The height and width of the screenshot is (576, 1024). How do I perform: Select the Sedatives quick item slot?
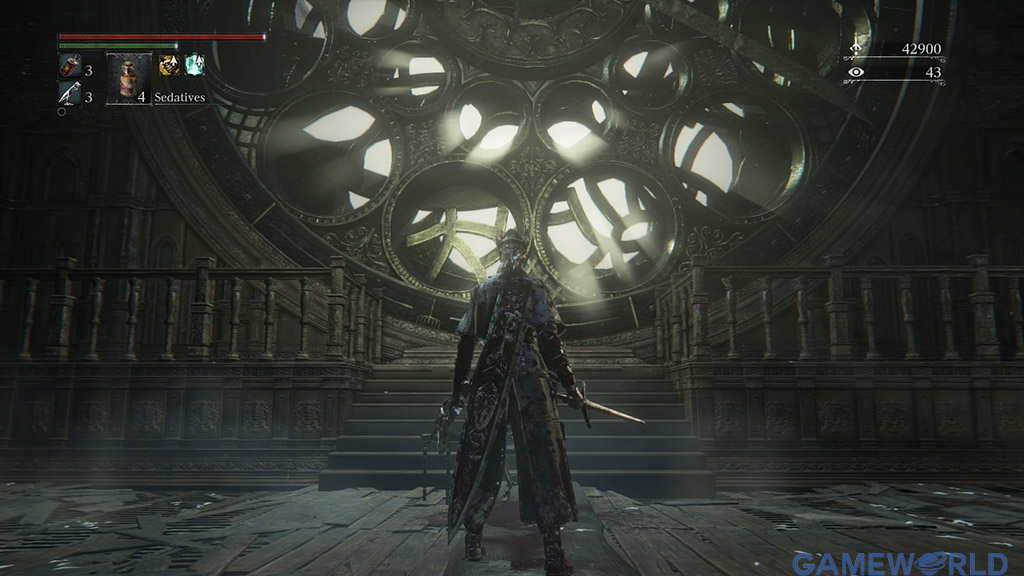[x=128, y=79]
